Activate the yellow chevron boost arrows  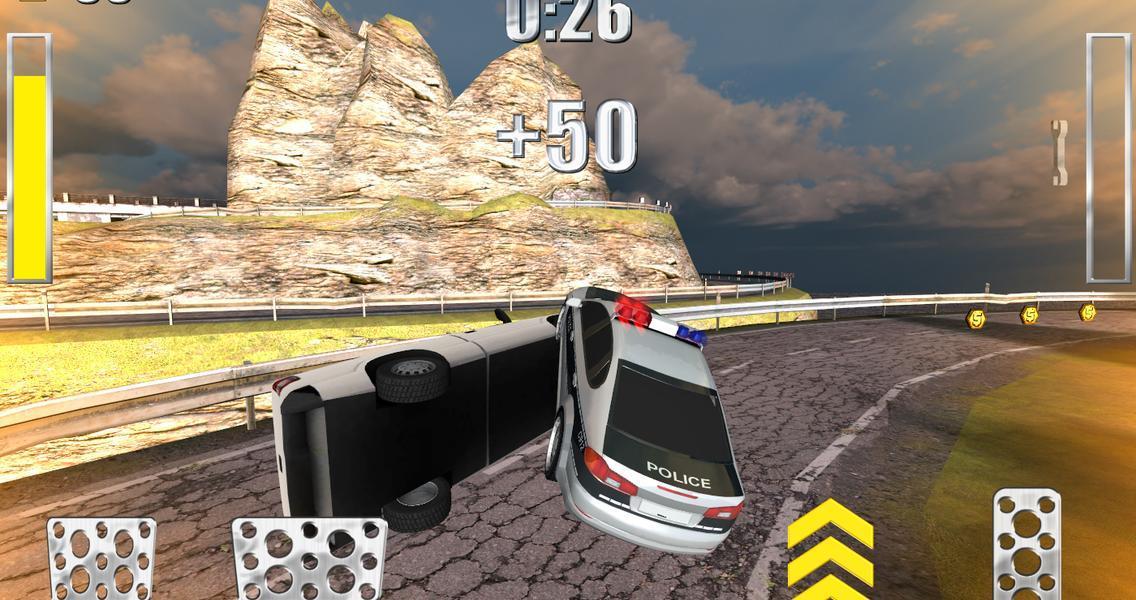(830, 549)
